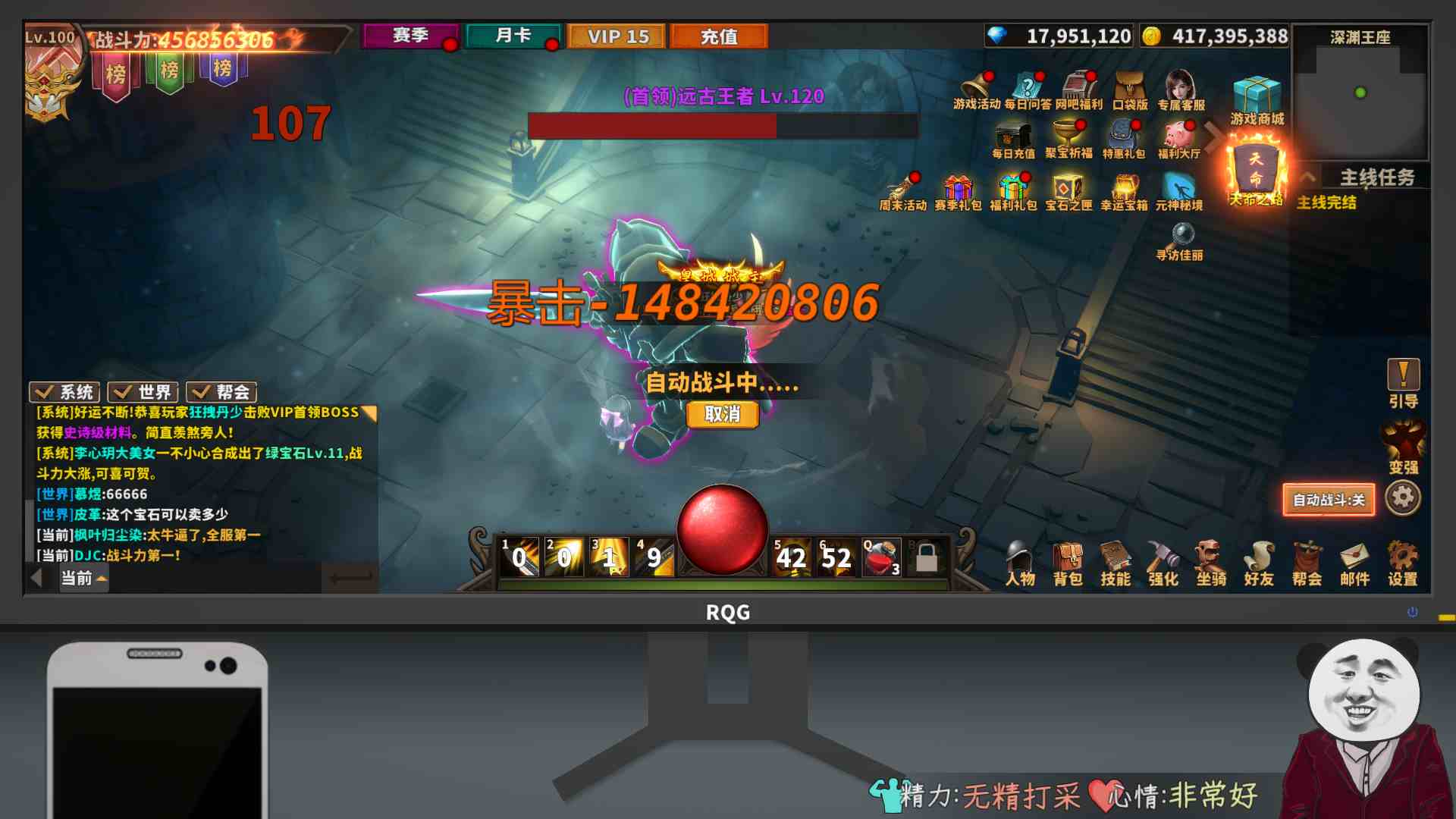1456x819 pixels.
Task: Toggle the 世界 chat filter checkbox
Action: coord(143,392)
